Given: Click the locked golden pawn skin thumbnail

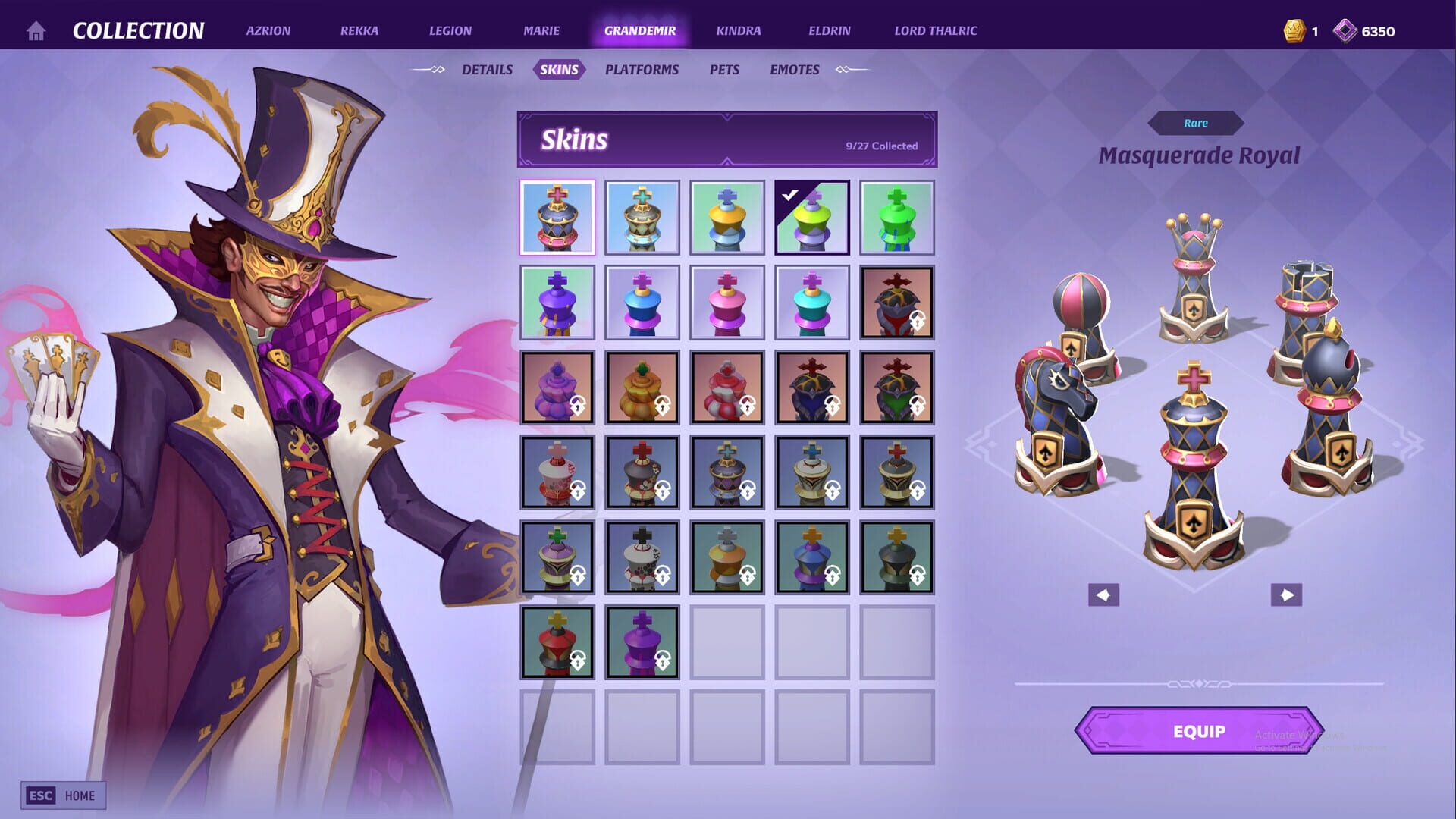Looking at the screenshot, I should 642,387.
